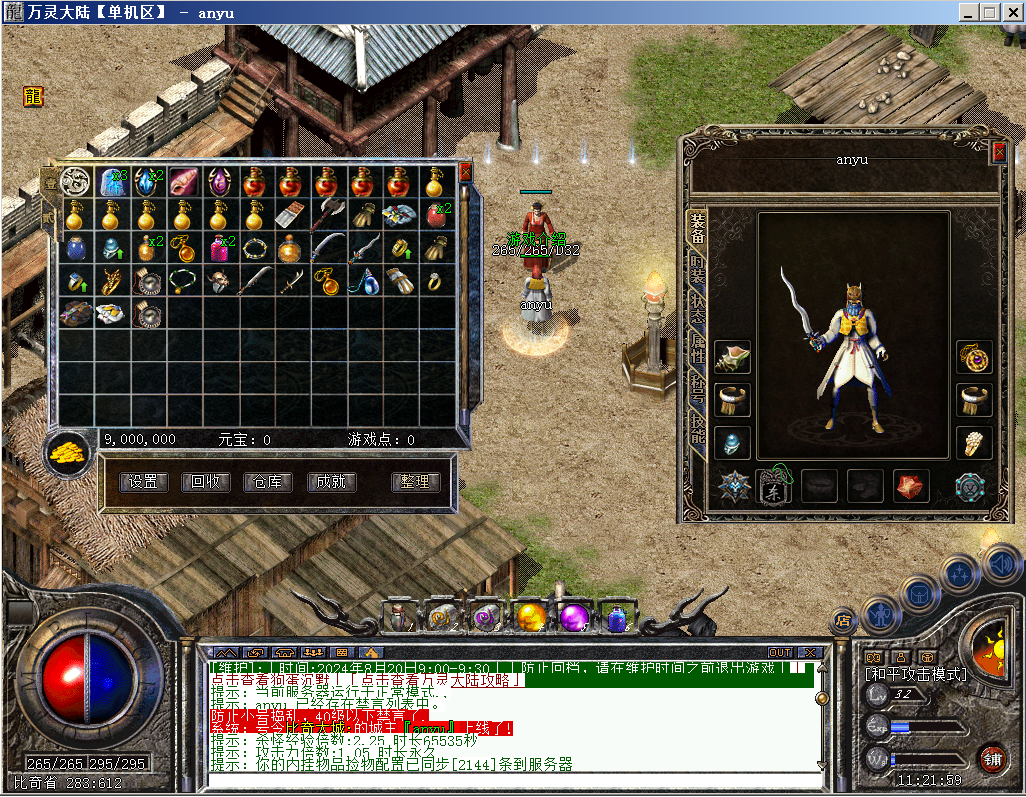This screenshot has width=1026, height=797.
Task: Click the 回收 recycle button
Action: pos(205,482)
